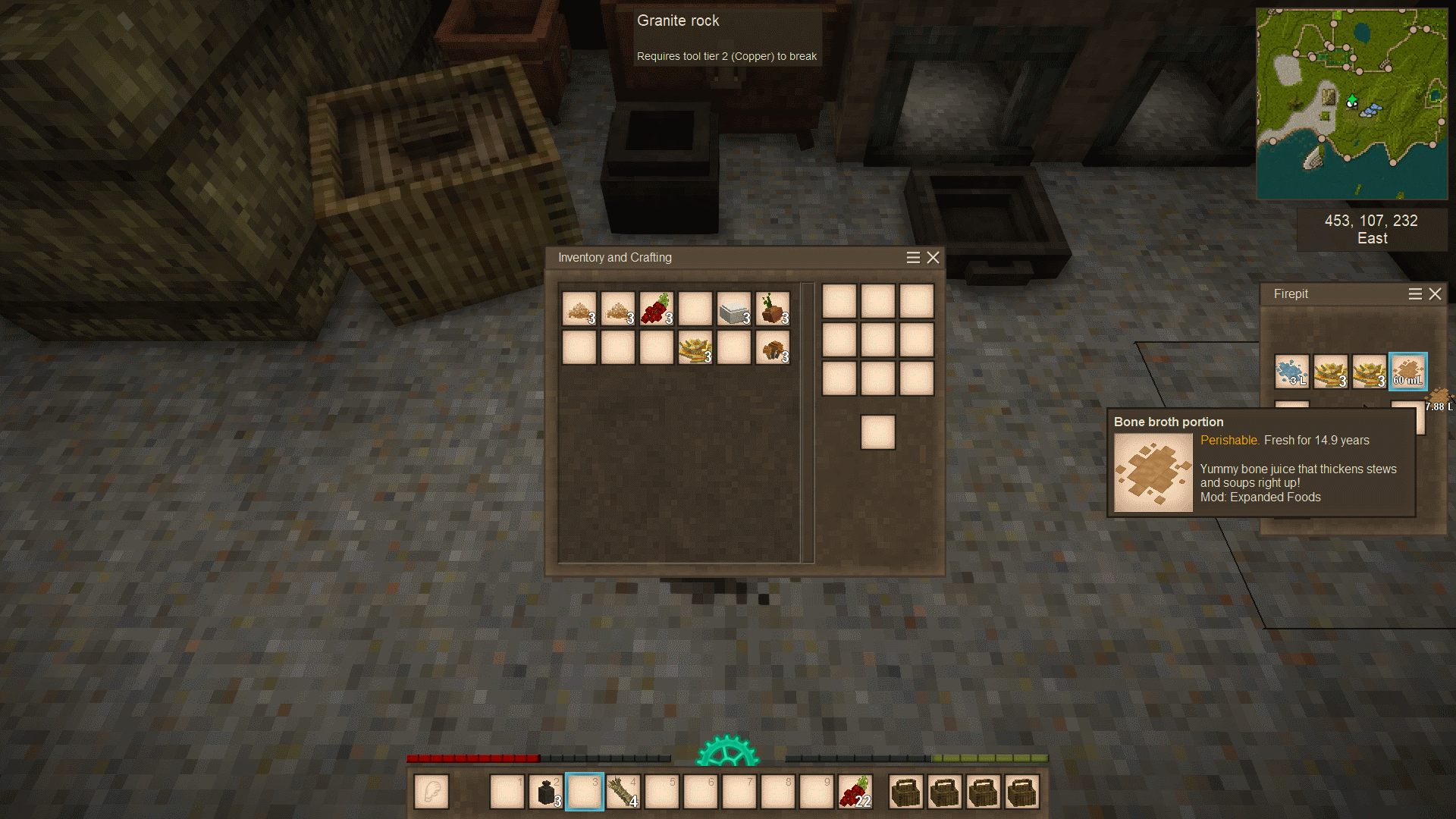Click the 3 L water slot in Firepit
Image resolution: width=1456 pixels, height=819 pixels.
1291,372
